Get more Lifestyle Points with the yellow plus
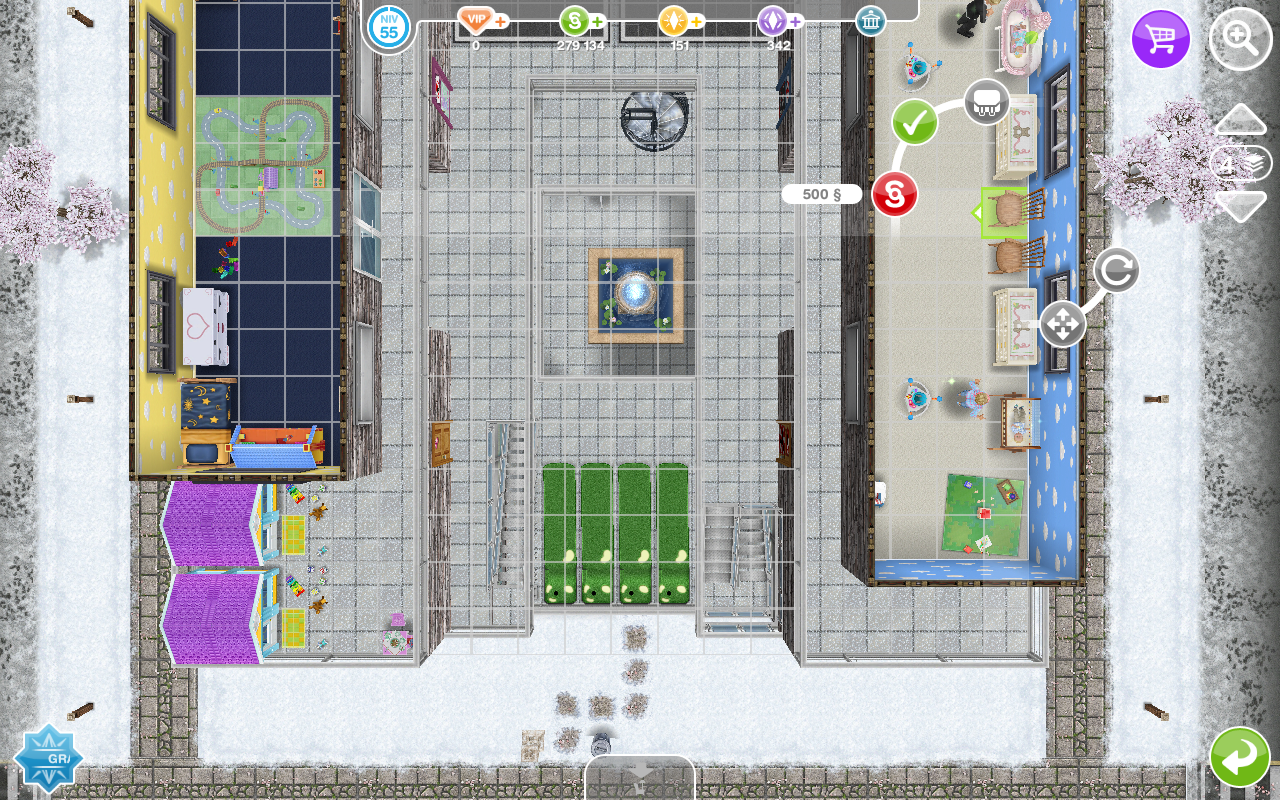 pos(696,21)
